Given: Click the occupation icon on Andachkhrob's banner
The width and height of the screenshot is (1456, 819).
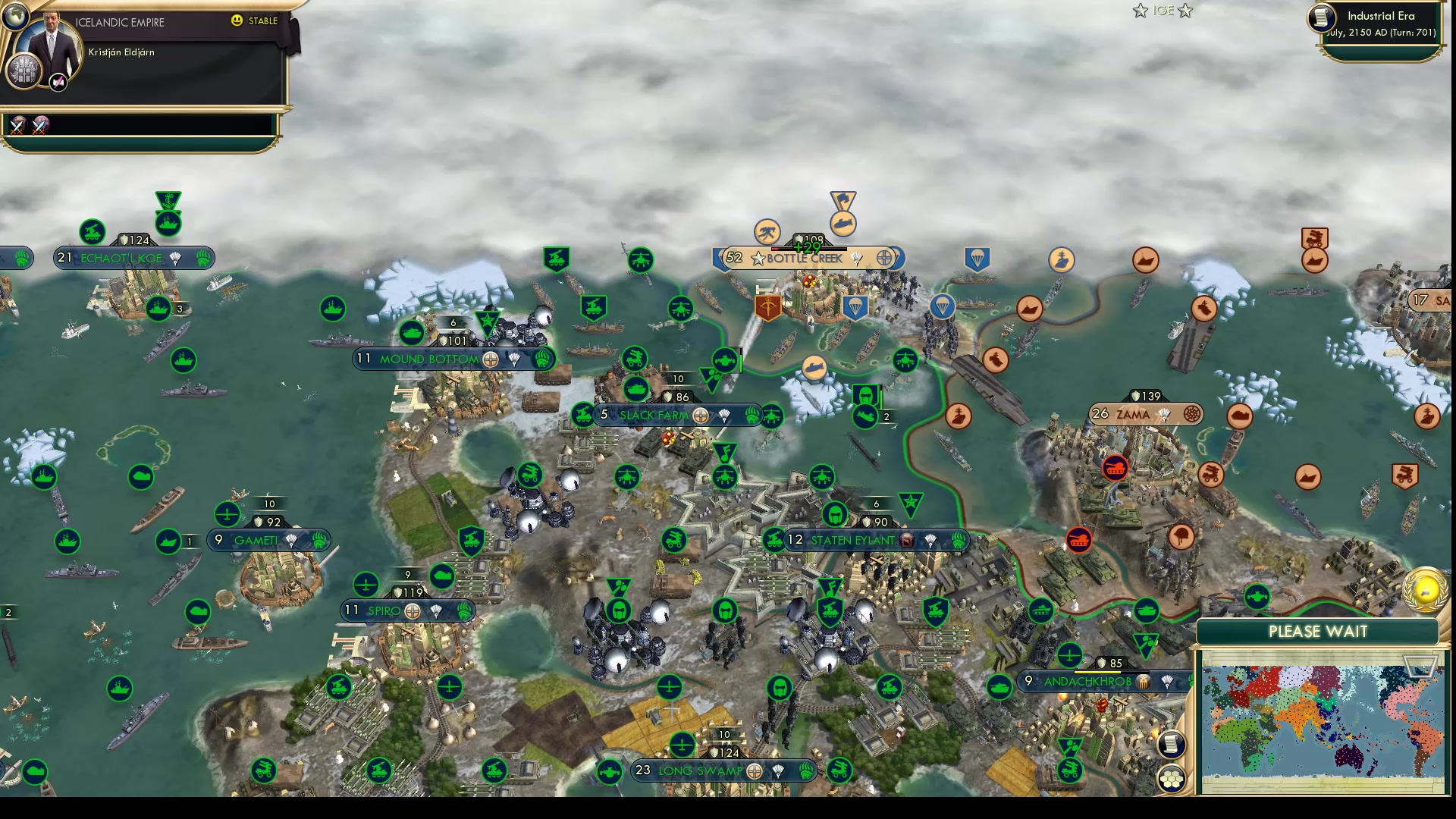Looking at the screenshot, I should pos(1144,682).
